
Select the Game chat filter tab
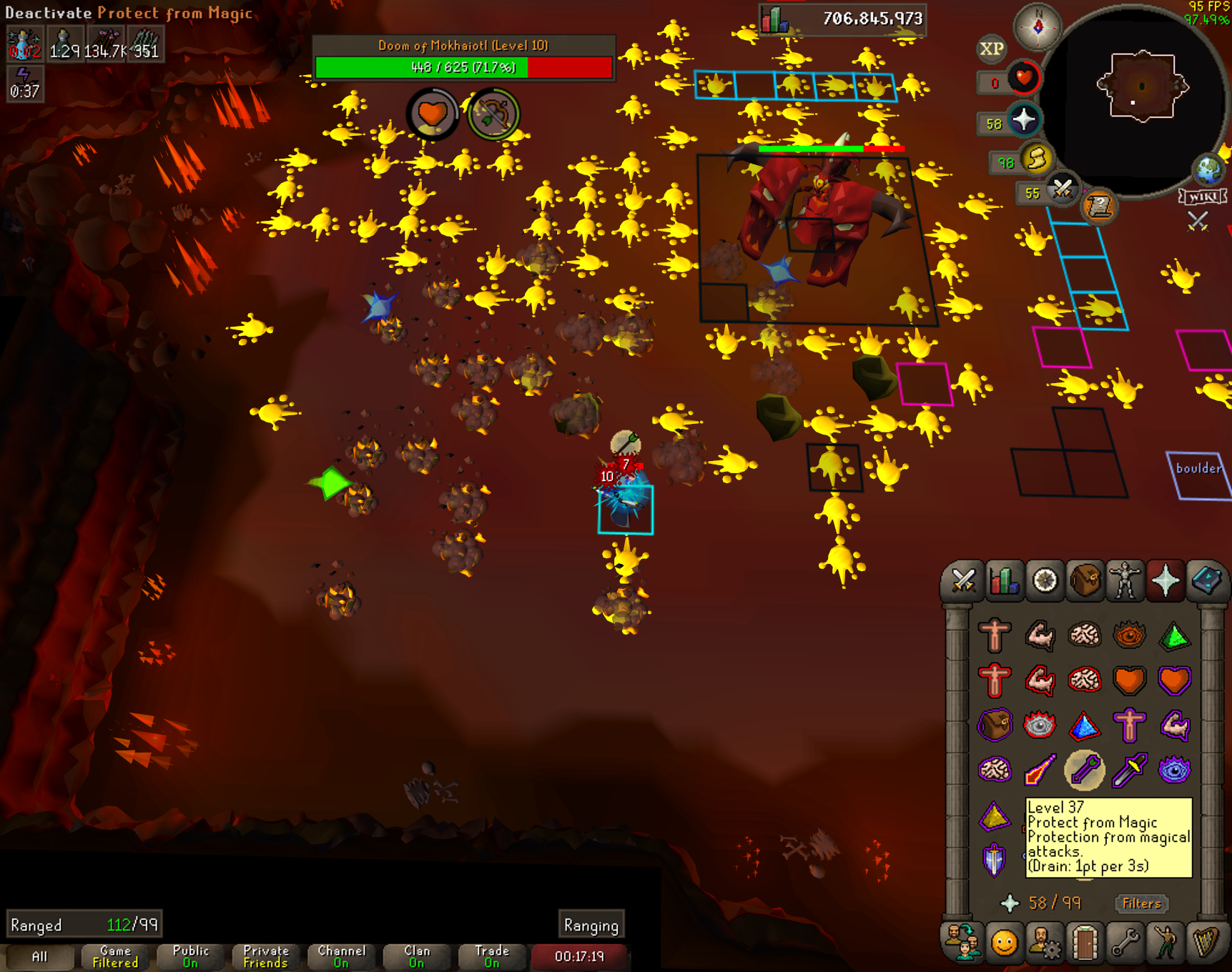click(115, 956)
